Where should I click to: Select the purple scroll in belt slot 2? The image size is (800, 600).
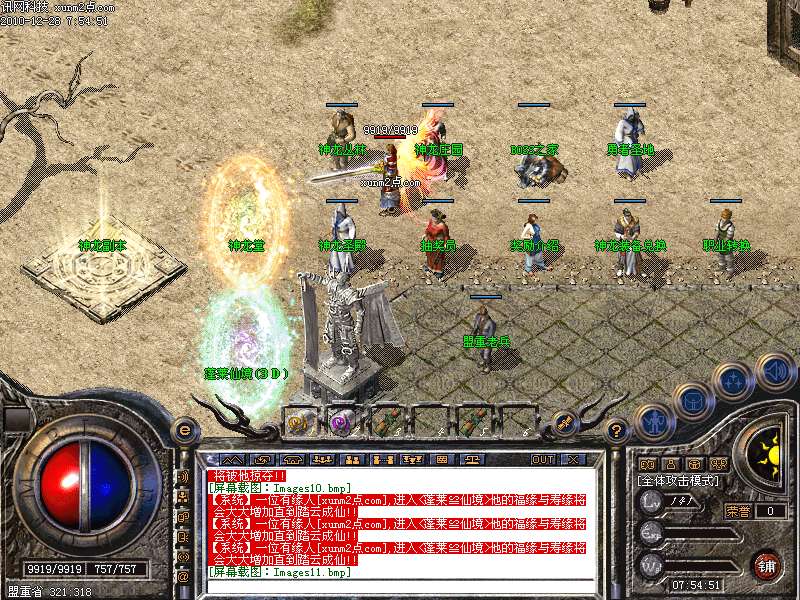340,421
